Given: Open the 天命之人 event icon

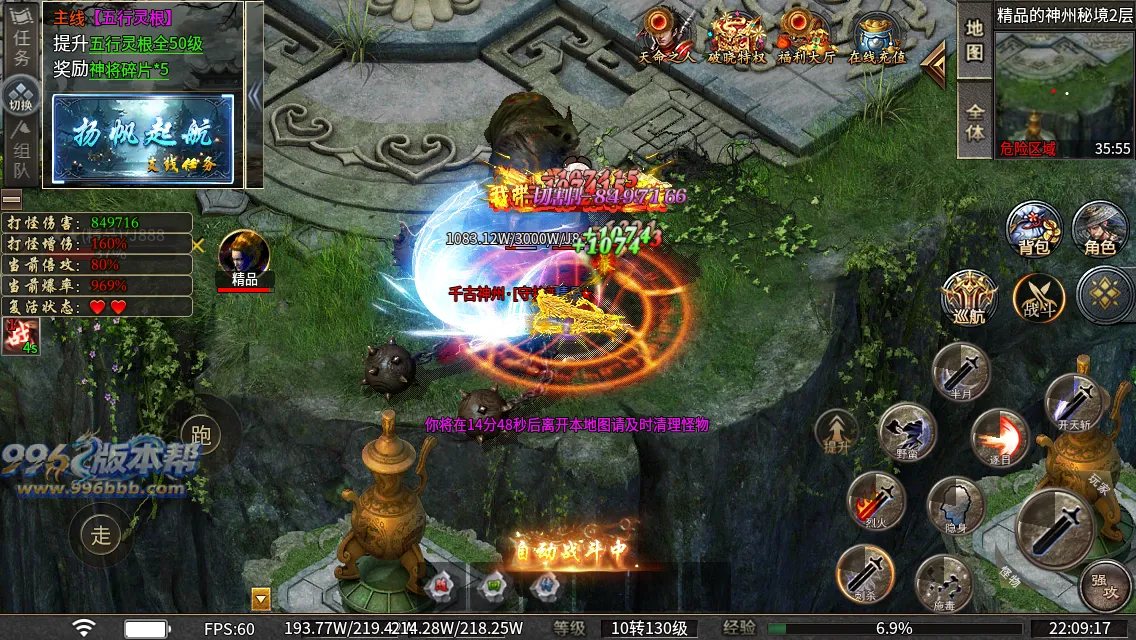Looking at the screenshot, I should pyautogui.click(x=664, y=35).
